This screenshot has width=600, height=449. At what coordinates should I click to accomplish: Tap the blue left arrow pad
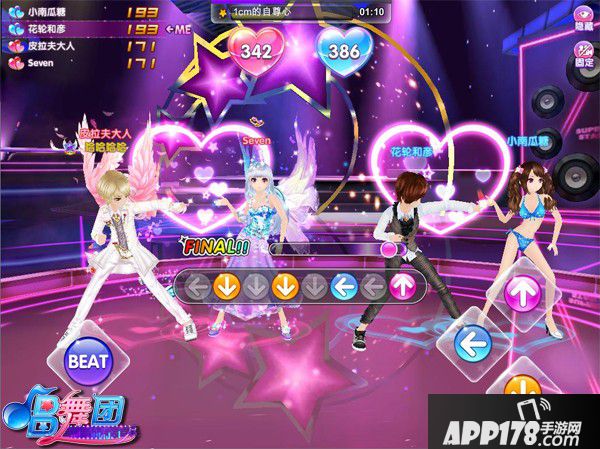[473, 345]
